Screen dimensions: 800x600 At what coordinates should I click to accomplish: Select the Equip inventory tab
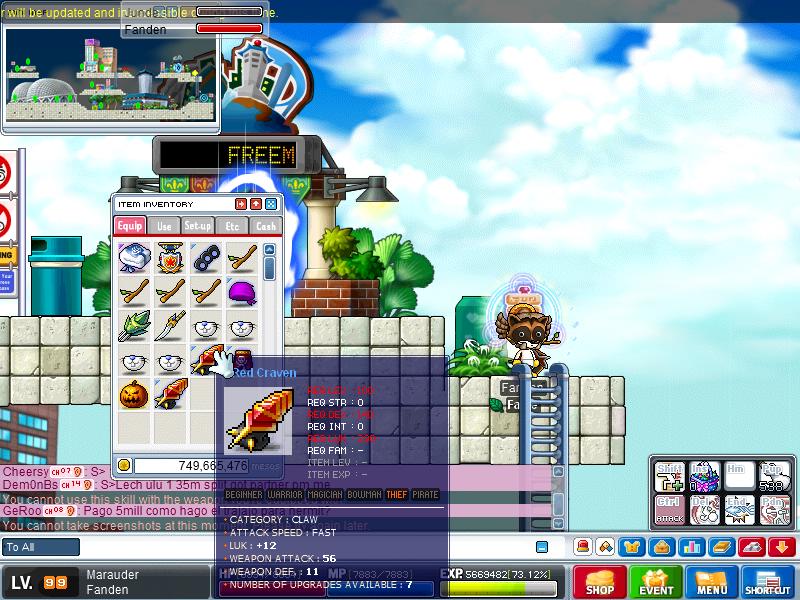point(131,226)
